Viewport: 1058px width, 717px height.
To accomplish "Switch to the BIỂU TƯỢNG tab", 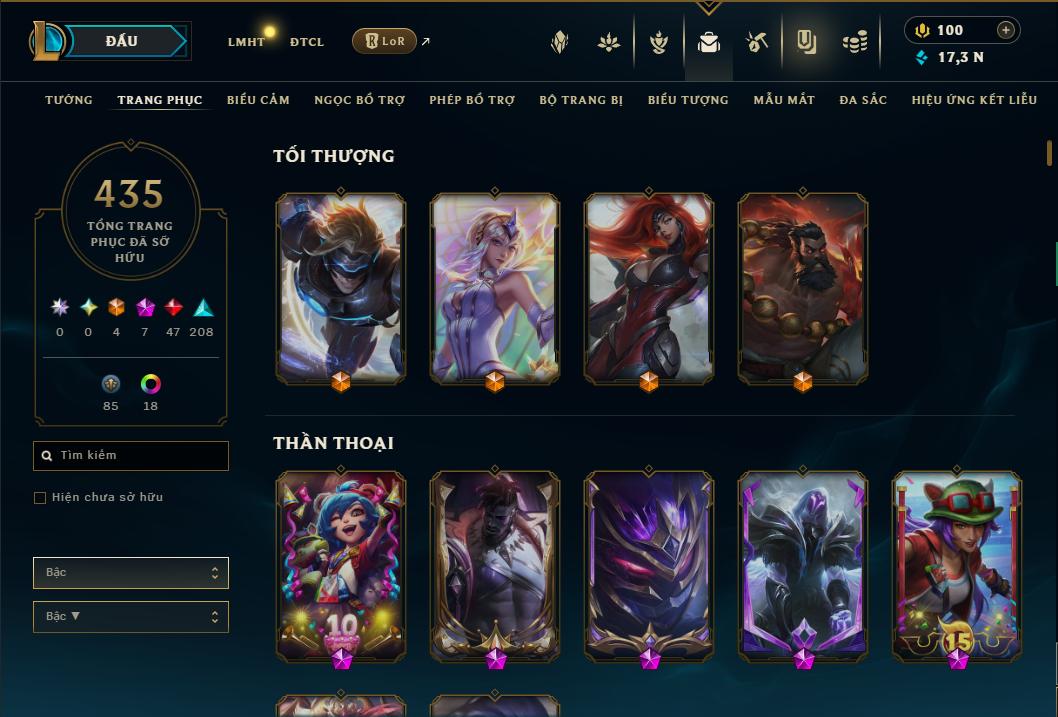I will pos(688,100).
